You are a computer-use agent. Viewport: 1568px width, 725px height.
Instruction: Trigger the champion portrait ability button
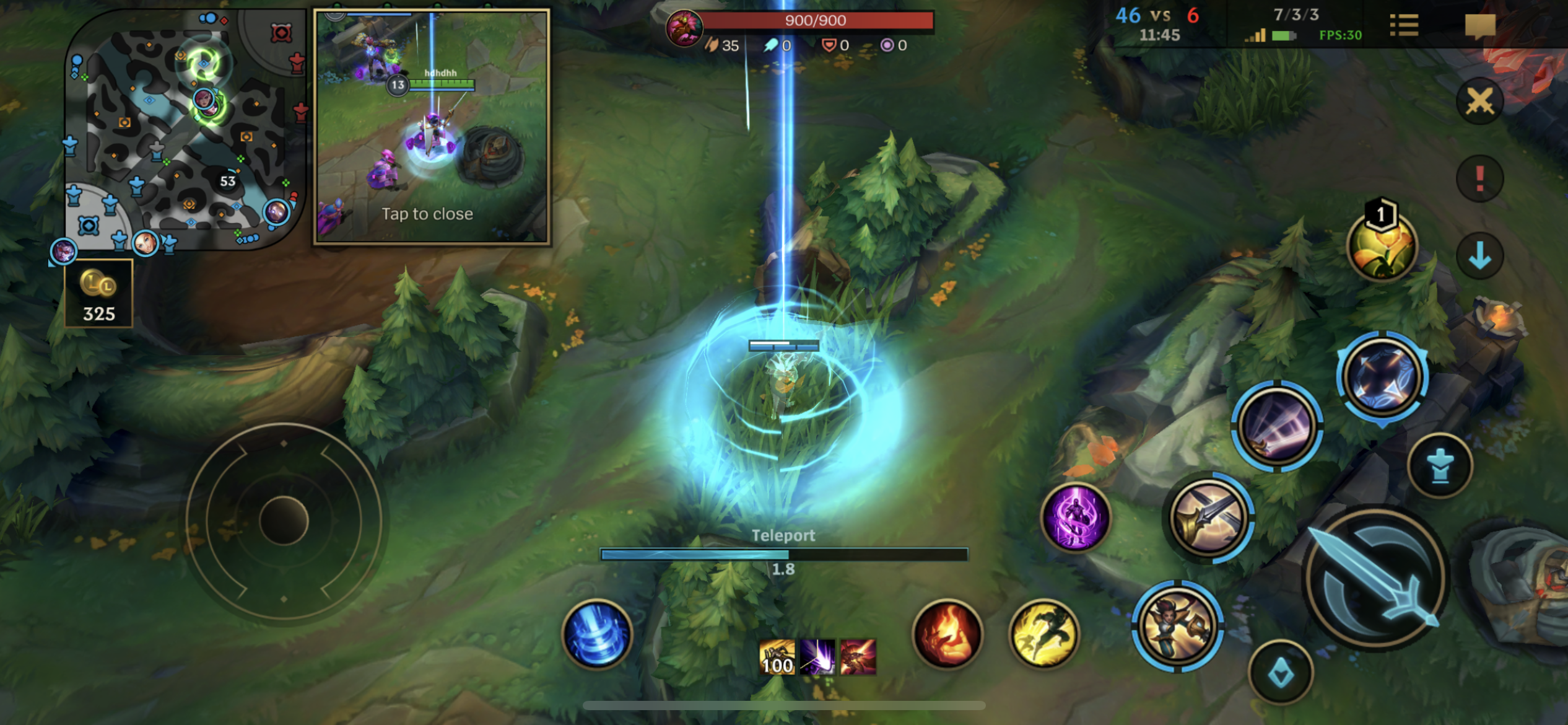[x=1177, y=626]
